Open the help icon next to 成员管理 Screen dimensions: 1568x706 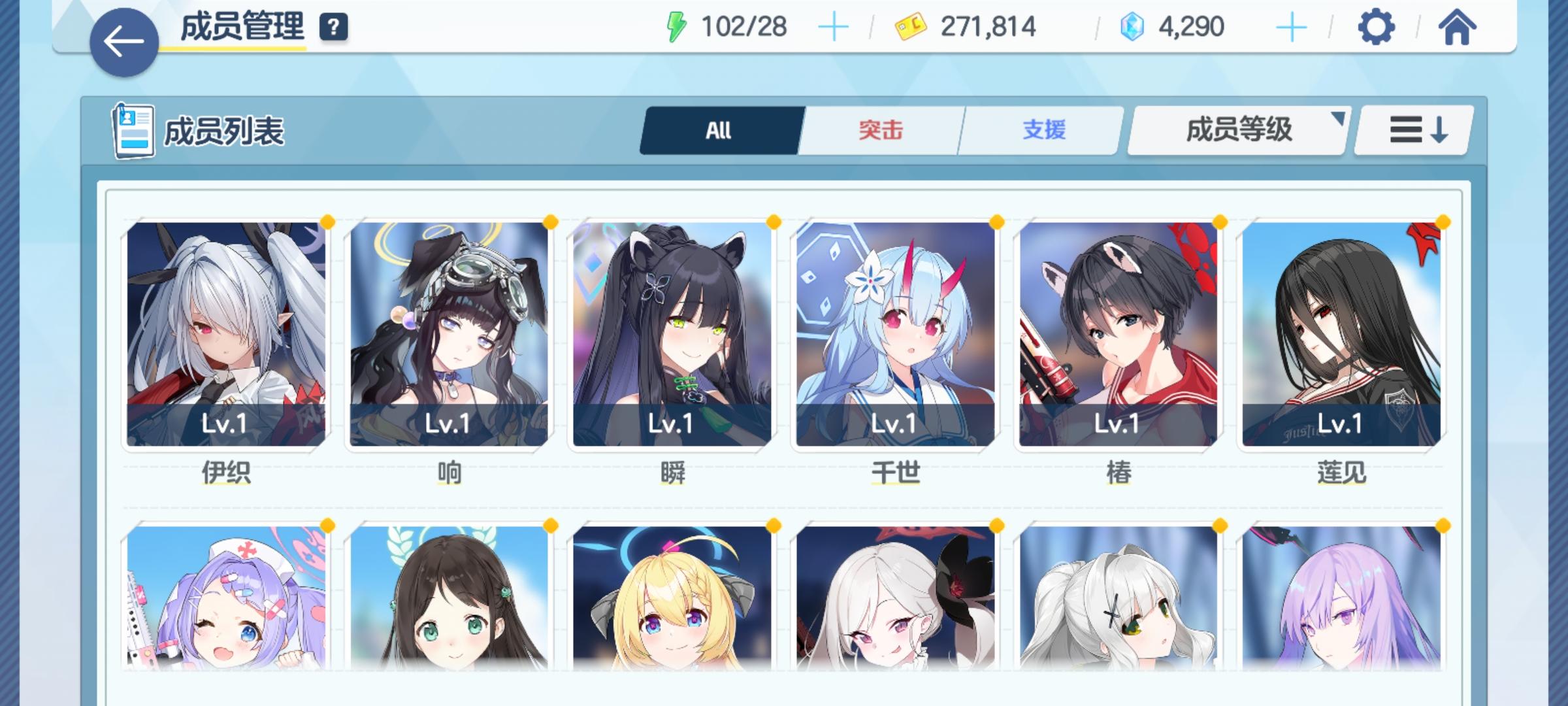333,27
